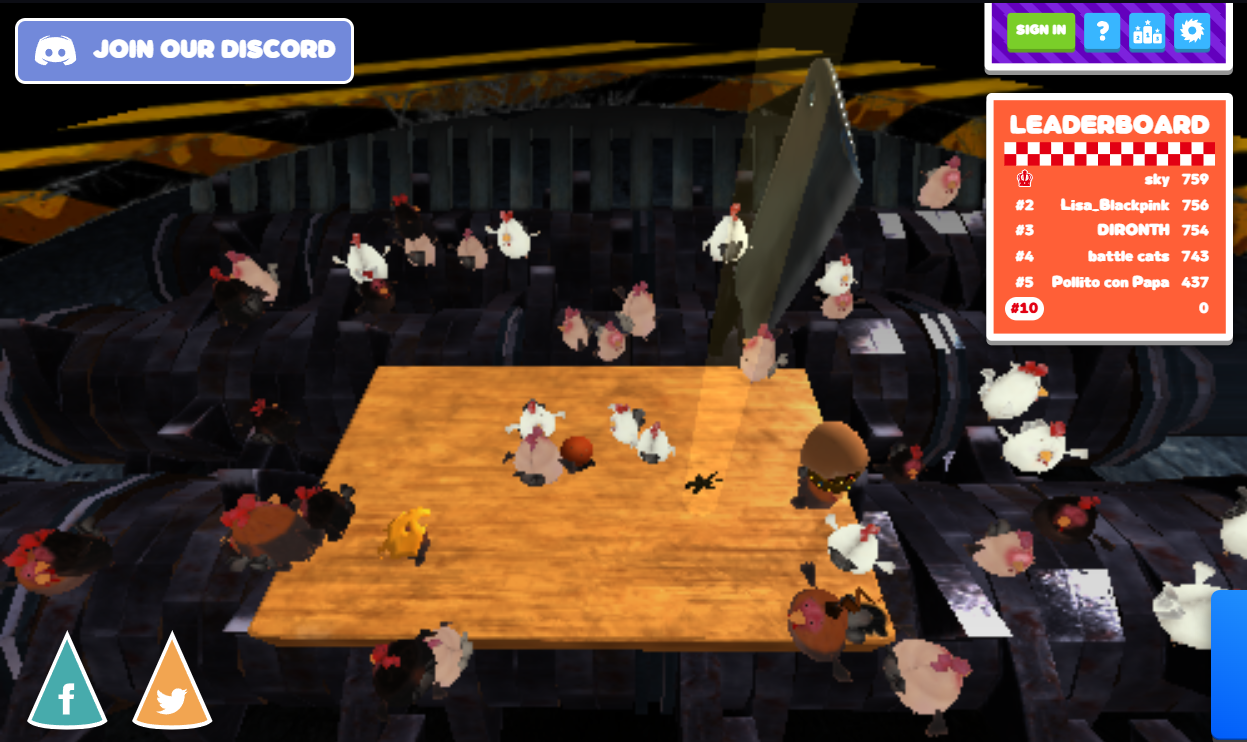Select Pollito con Papa leaderboard row
The image size is (1247, 742).
pos(1110,282)
